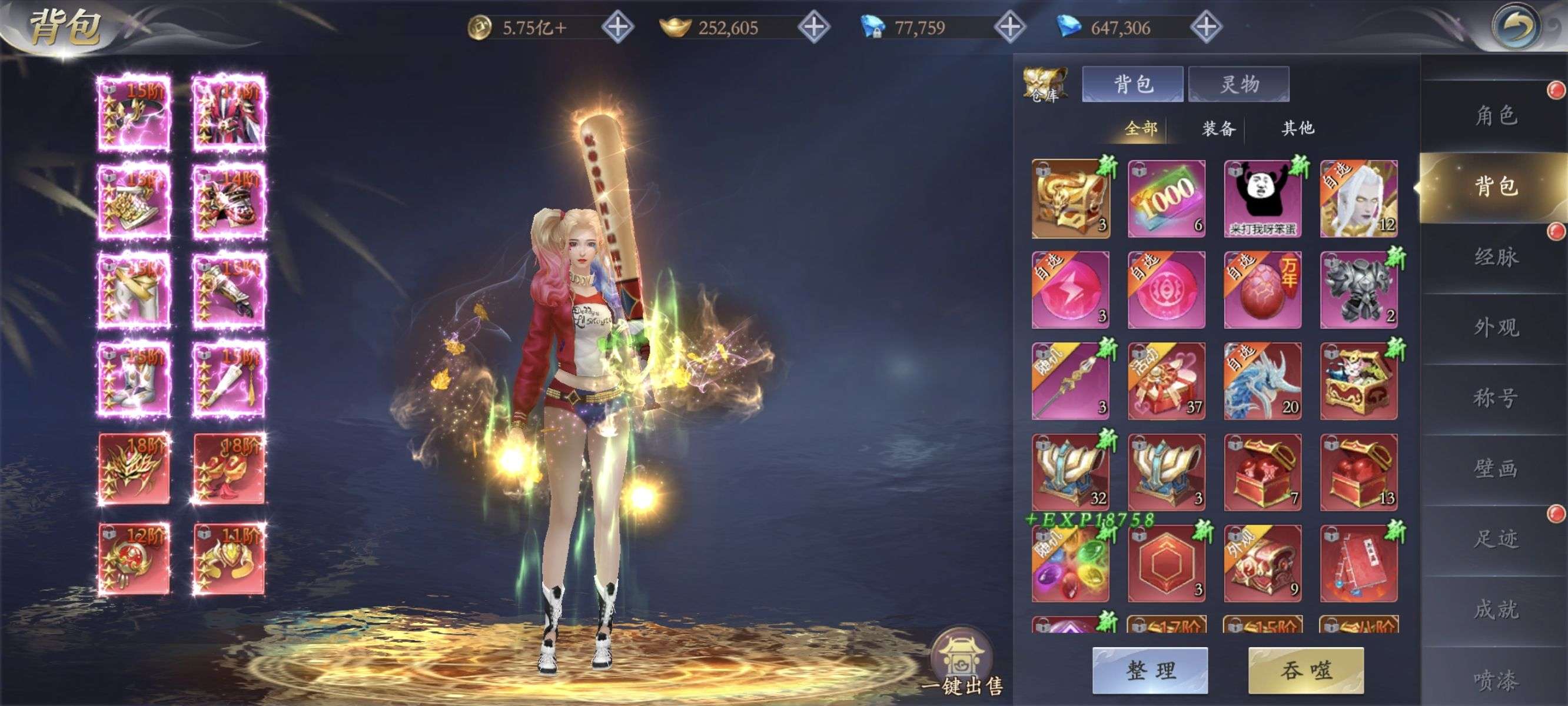The width and height of the screenshot is (1568, 706).
Task: Show the 其他 item category
Action: tap(1298, 128)
